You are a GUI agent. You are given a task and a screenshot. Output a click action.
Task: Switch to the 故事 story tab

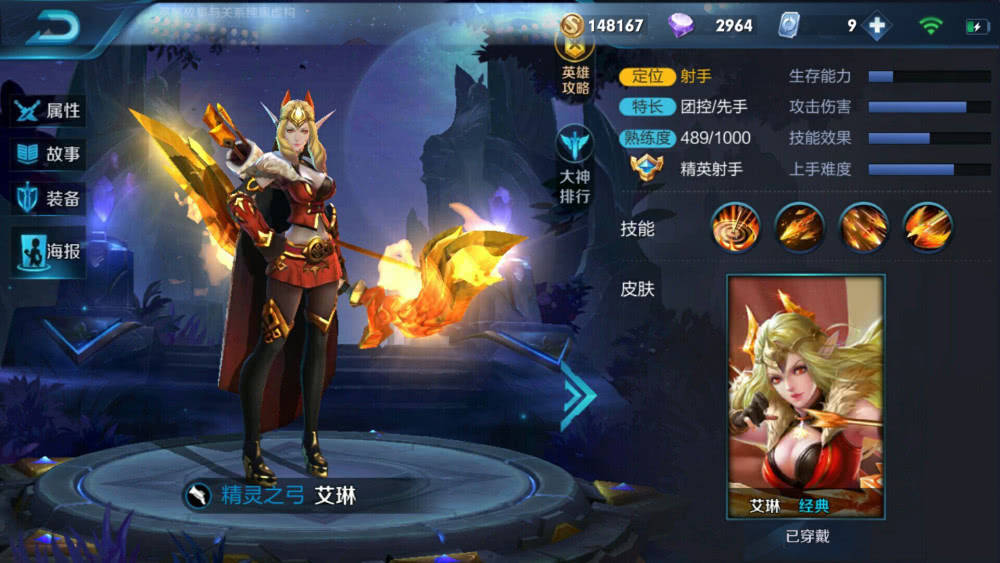(x=48, y=155)
